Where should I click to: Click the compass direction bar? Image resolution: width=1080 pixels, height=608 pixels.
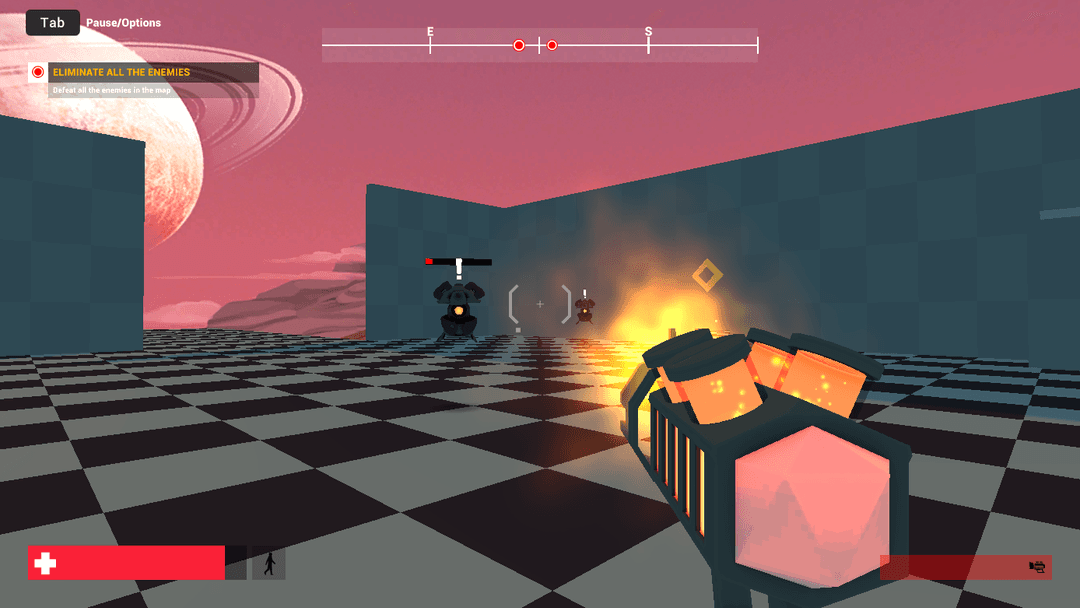click(540, 45)
